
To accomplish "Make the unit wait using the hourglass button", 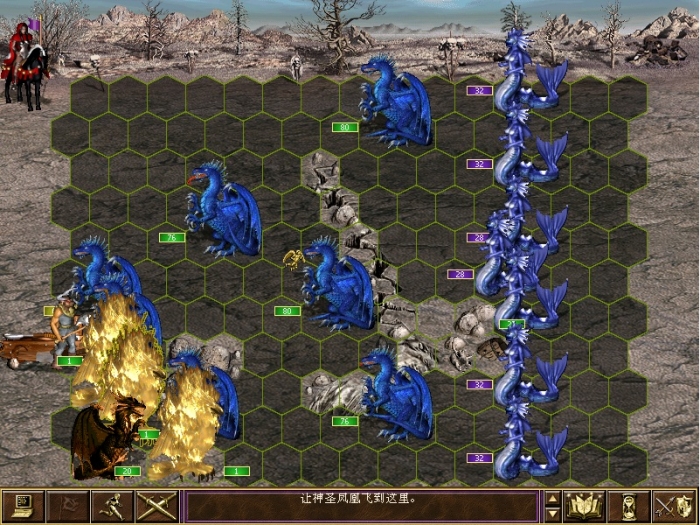I will tap(627, 506).
